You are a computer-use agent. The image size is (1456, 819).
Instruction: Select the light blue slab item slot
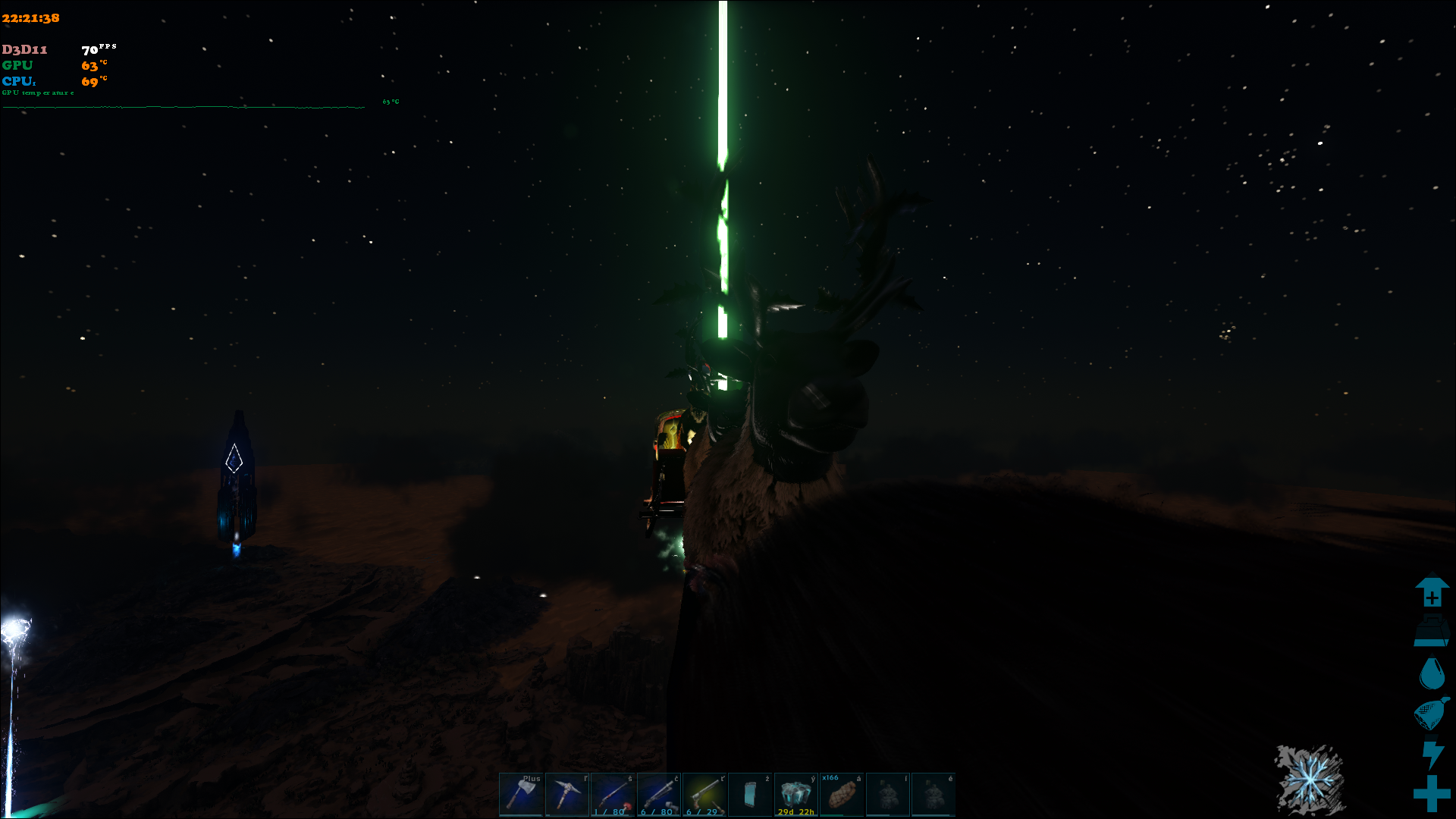point(750,794)
